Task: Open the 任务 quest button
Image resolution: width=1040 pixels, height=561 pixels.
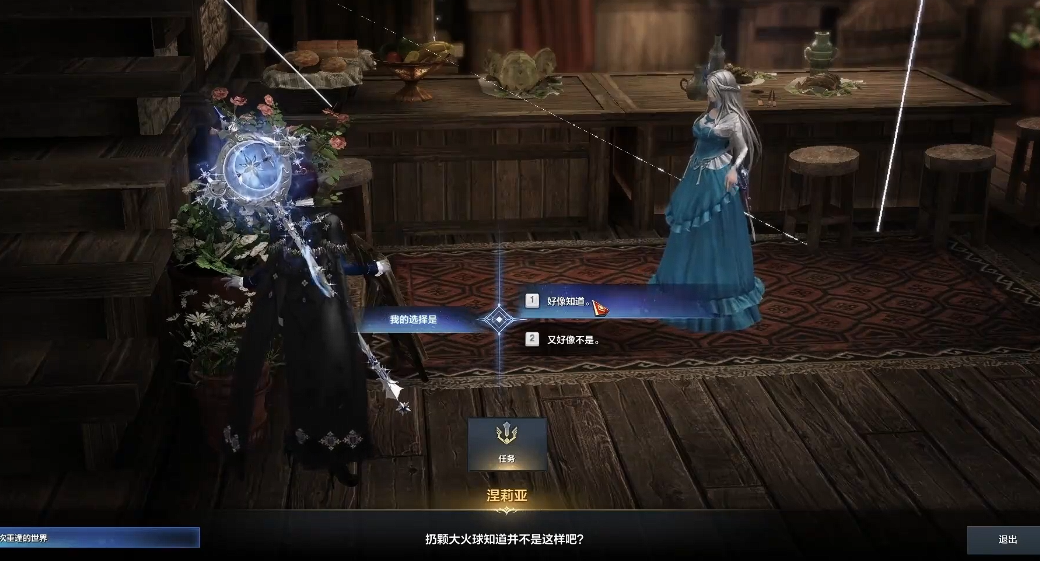Action: click(x=507, y=443)
